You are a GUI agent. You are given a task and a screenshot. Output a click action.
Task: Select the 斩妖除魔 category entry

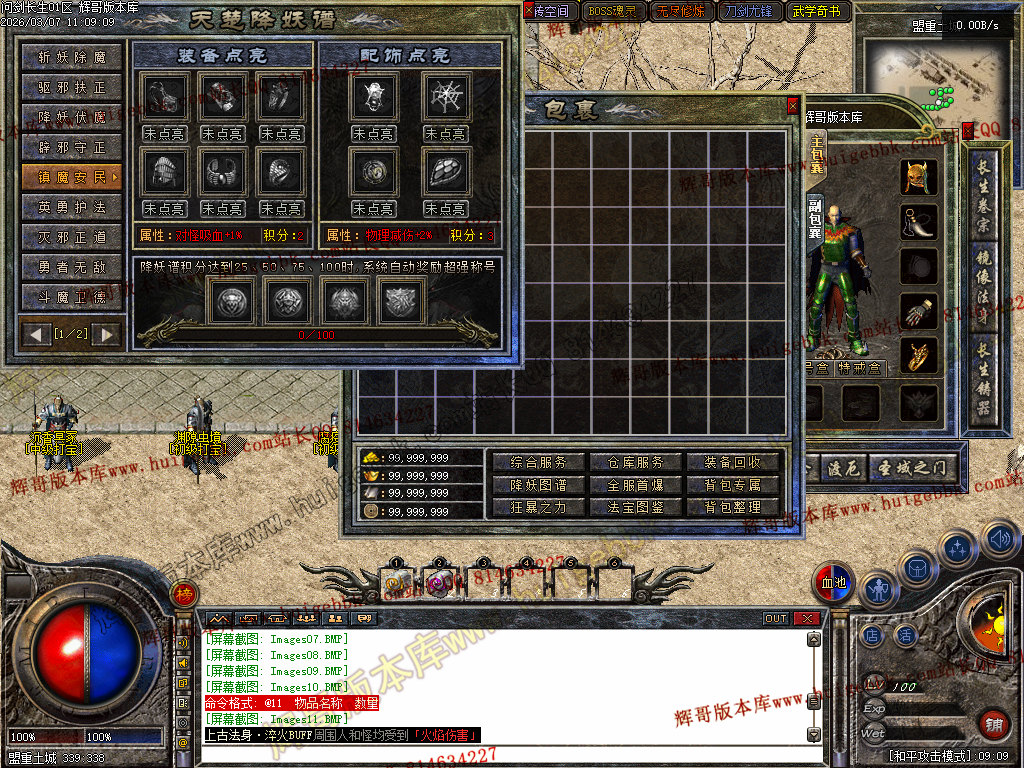coord(72,58)
